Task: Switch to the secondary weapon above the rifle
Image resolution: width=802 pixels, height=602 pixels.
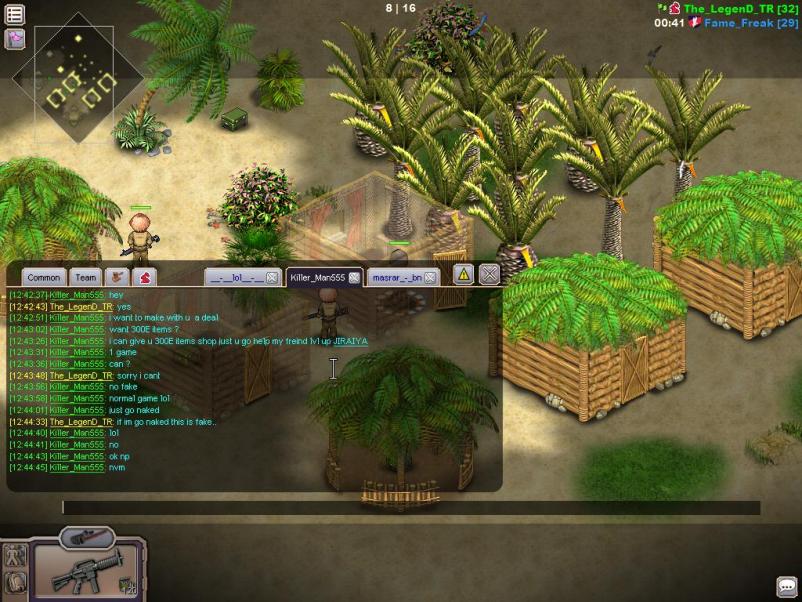Action: tap(78, 538)
